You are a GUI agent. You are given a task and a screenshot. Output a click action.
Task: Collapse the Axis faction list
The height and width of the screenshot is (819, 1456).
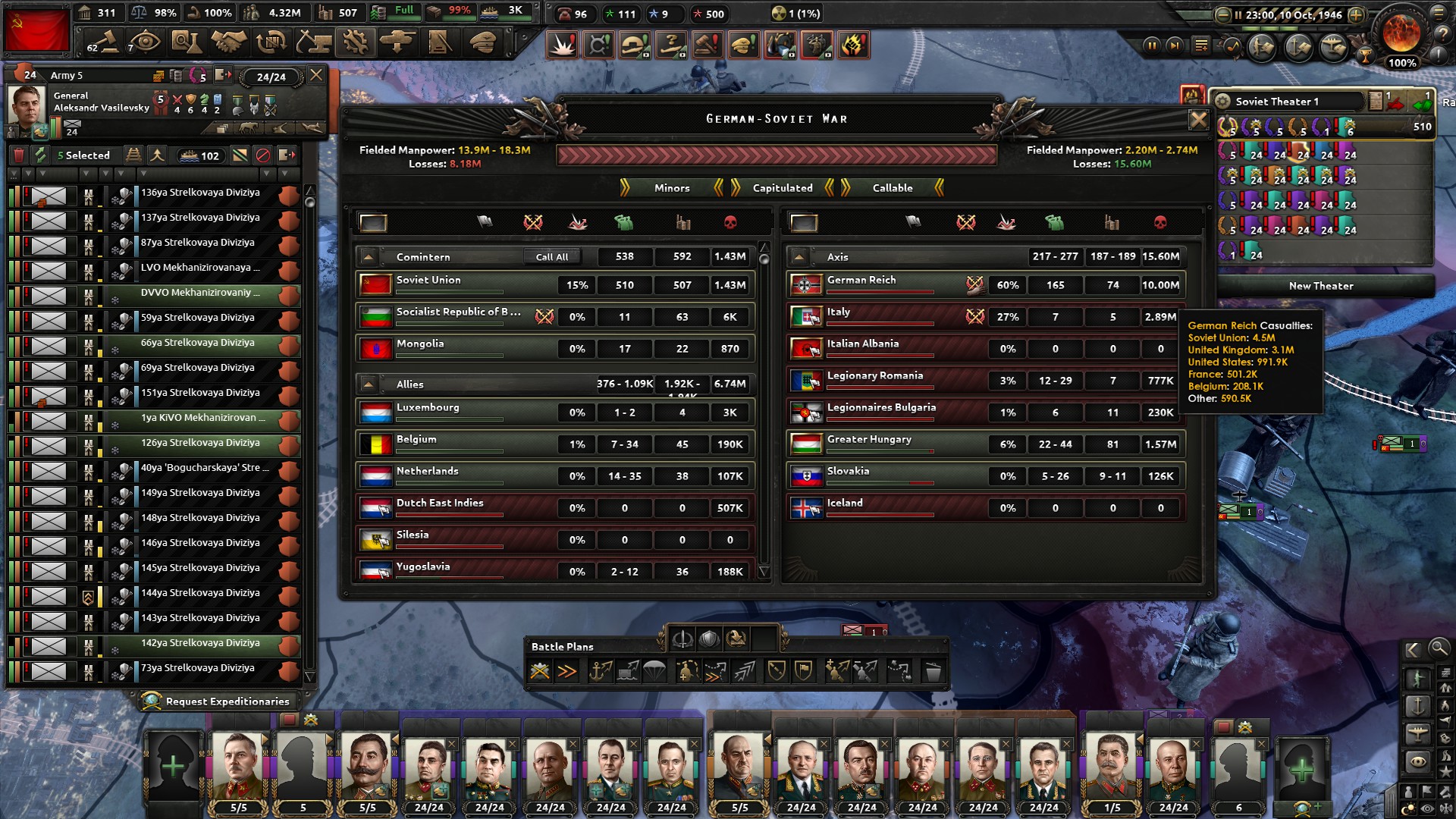pos(800,256)
